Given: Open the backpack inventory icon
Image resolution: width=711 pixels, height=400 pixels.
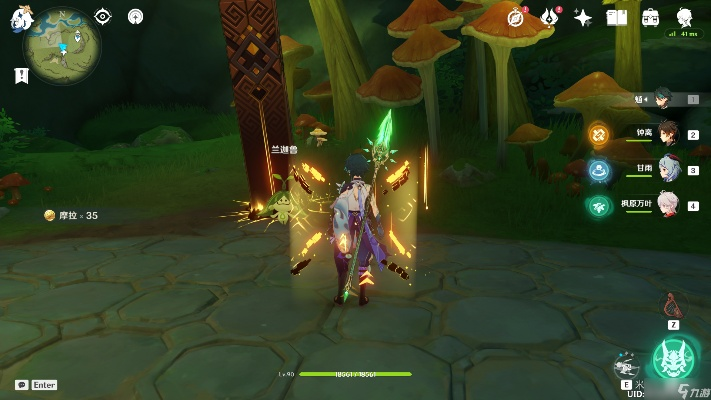Looking at the screenshot, I should click(x=651, y=17).
